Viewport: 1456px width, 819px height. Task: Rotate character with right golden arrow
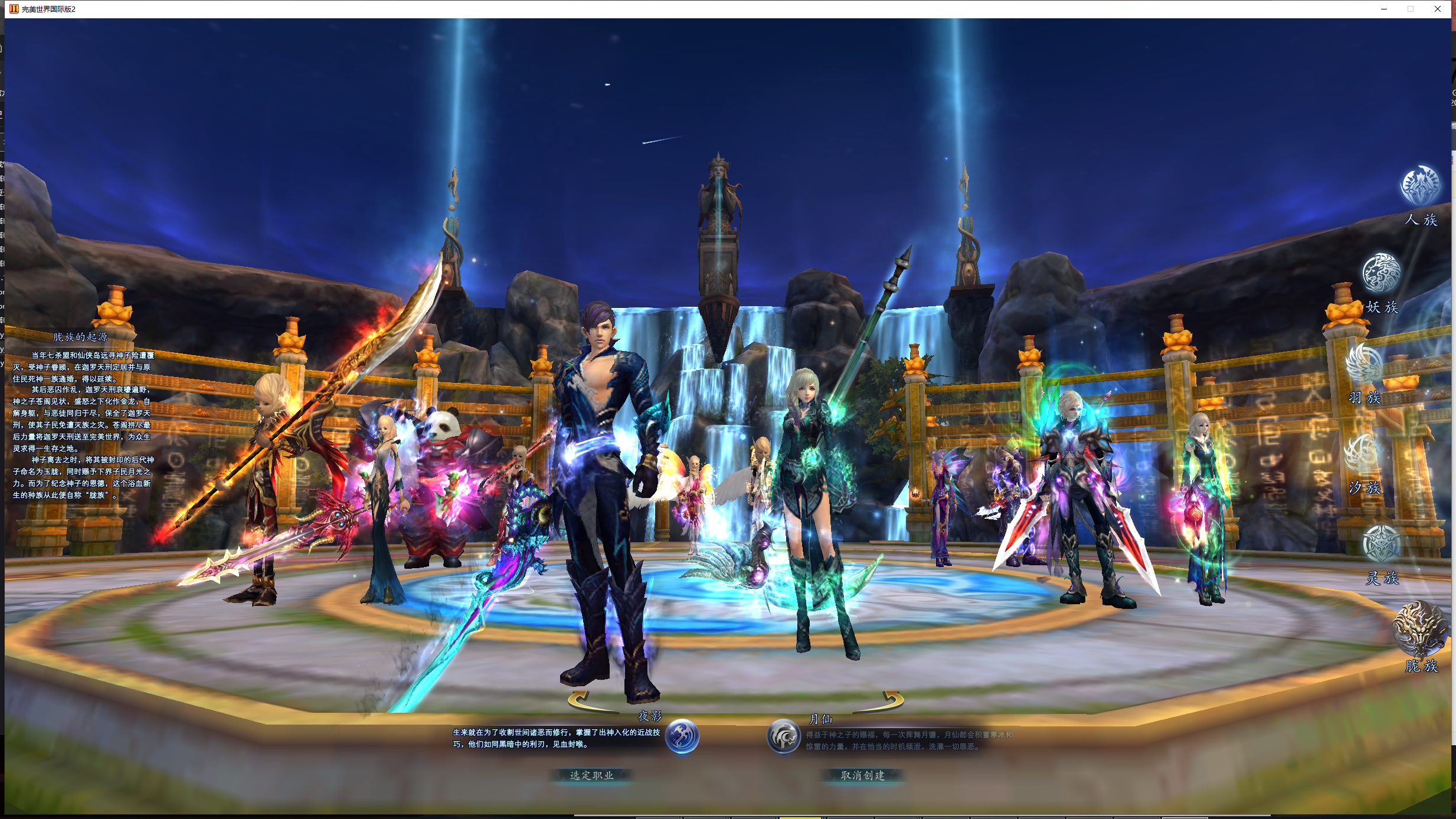click(891, 700)
